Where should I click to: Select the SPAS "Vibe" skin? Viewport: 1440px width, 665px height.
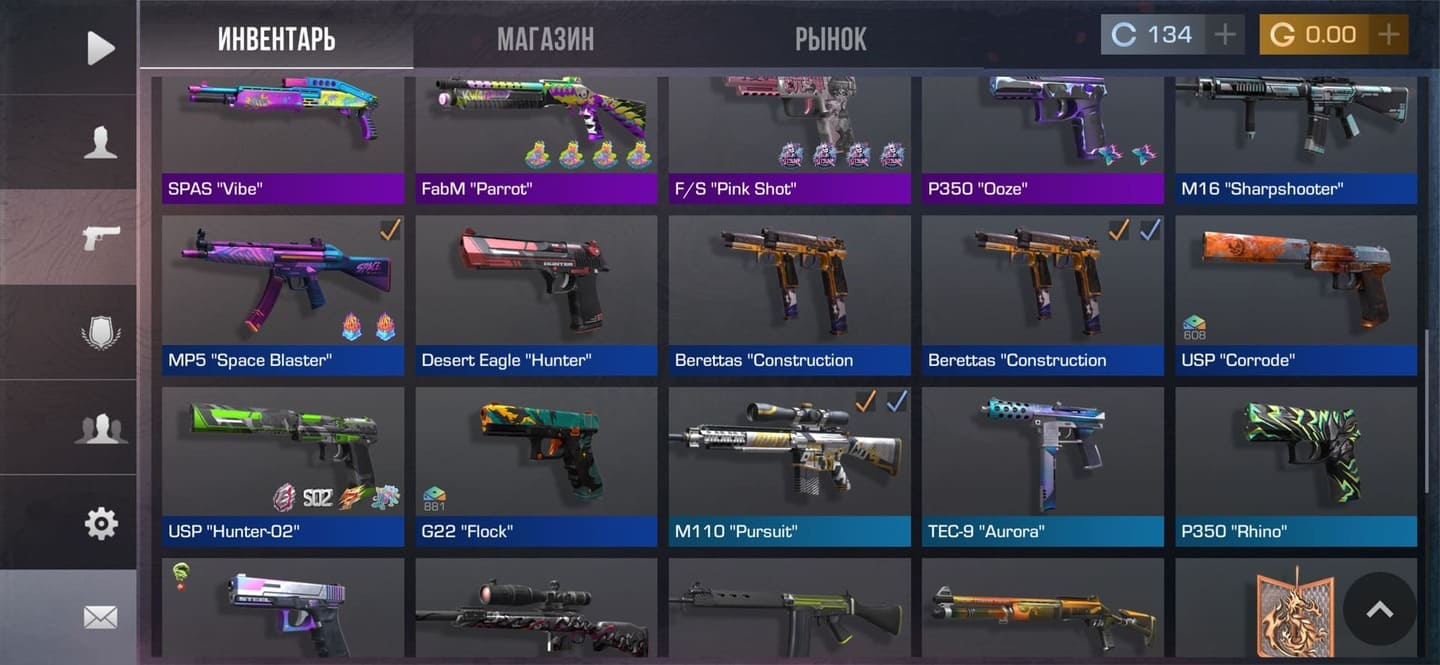tap(283, 140)
